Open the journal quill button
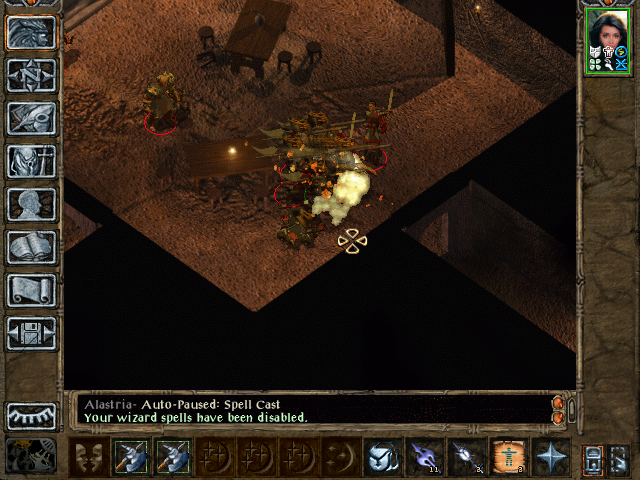Screen dimensions: 640x480 [31, 118]
